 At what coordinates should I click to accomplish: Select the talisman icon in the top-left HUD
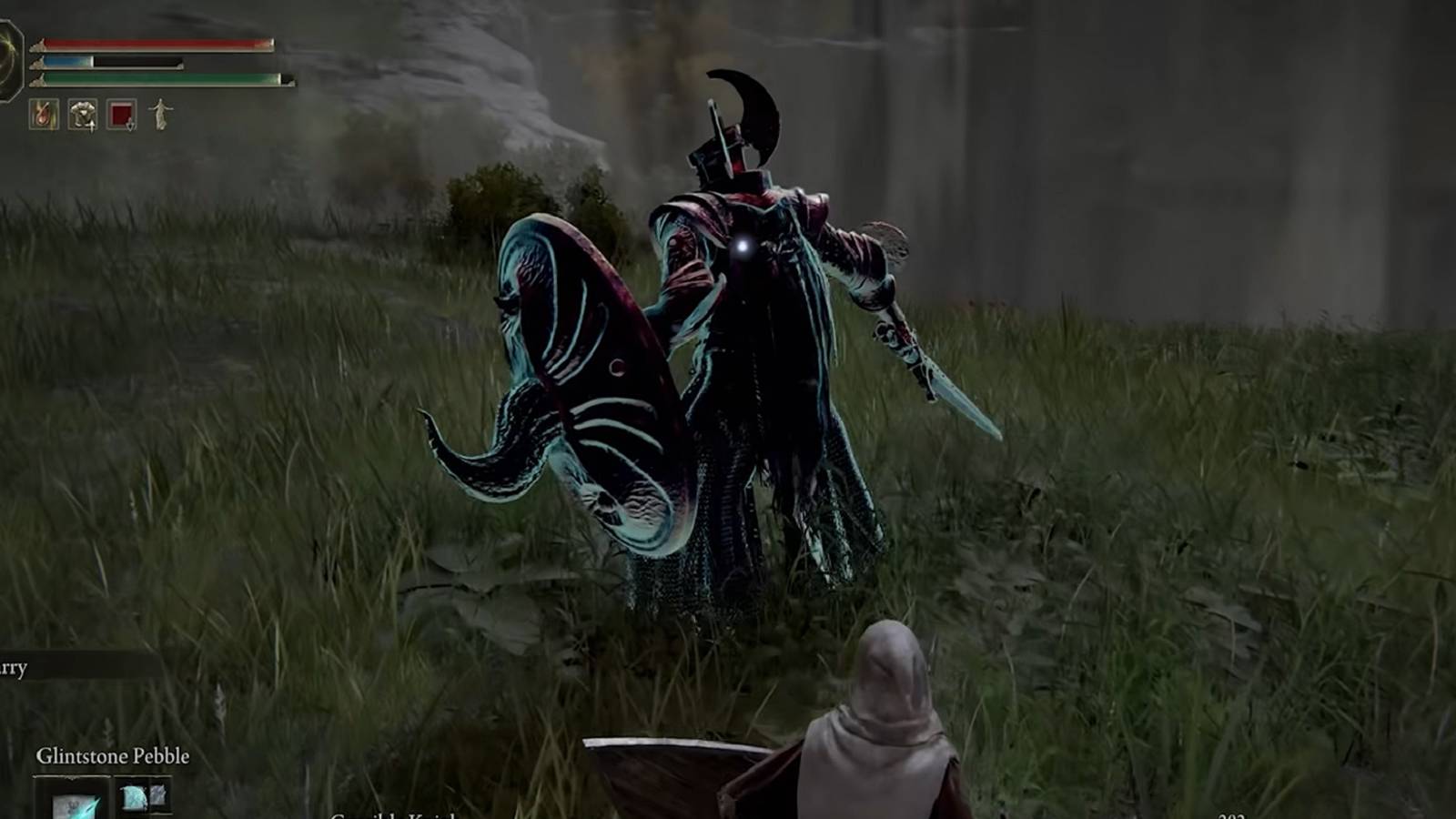click(x=43, y=115)
